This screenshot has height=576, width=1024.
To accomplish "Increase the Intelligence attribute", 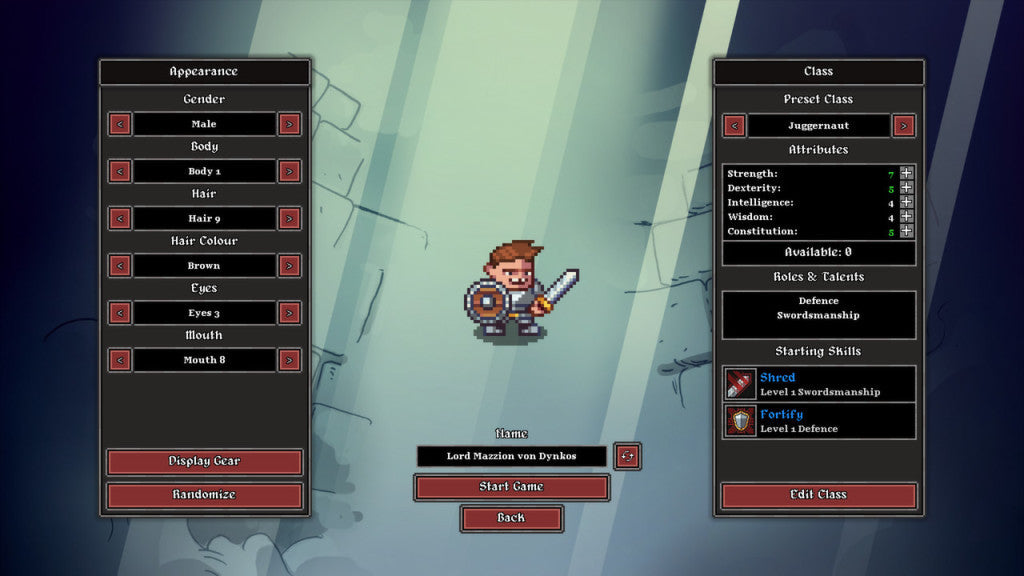I will tap(906, 202).
